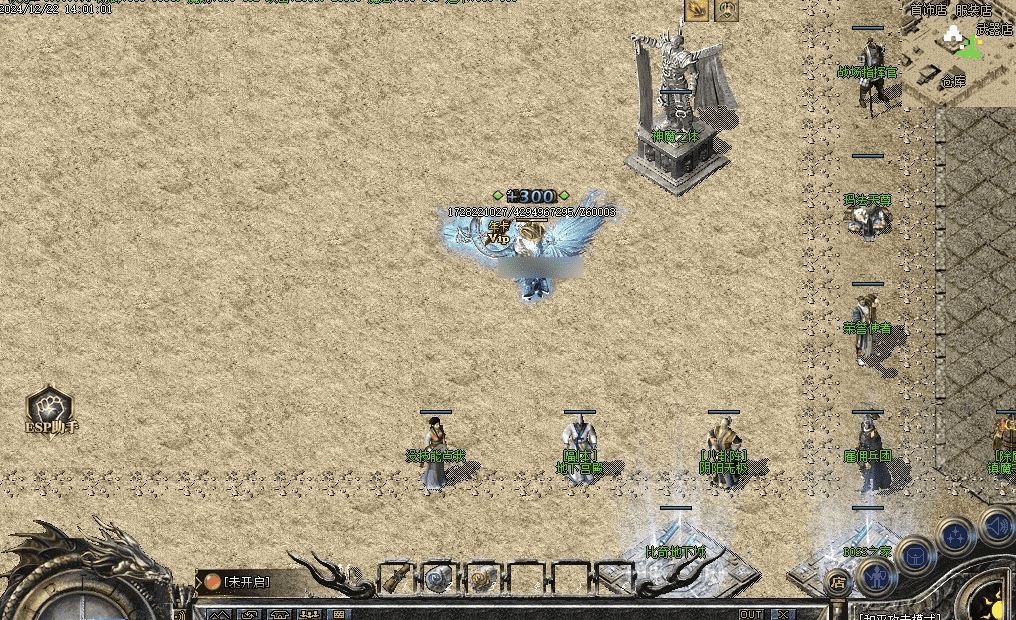The width and height of the screenshot is (1016, 620).
Task: Open the ESP助手 assistant badge
Action: coord(50,412)
